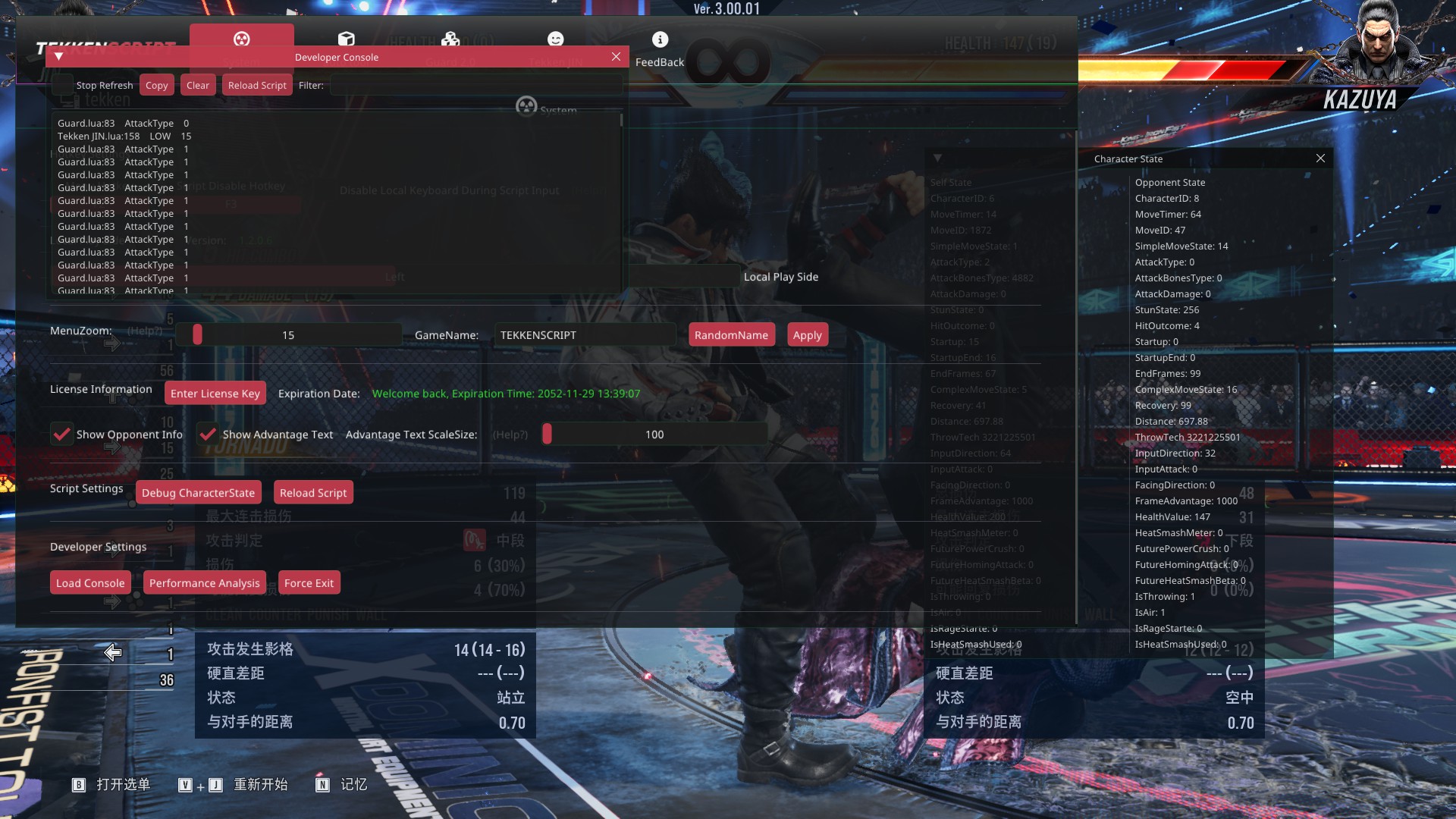Toggle Show Advantage Text checkbox

207,434
